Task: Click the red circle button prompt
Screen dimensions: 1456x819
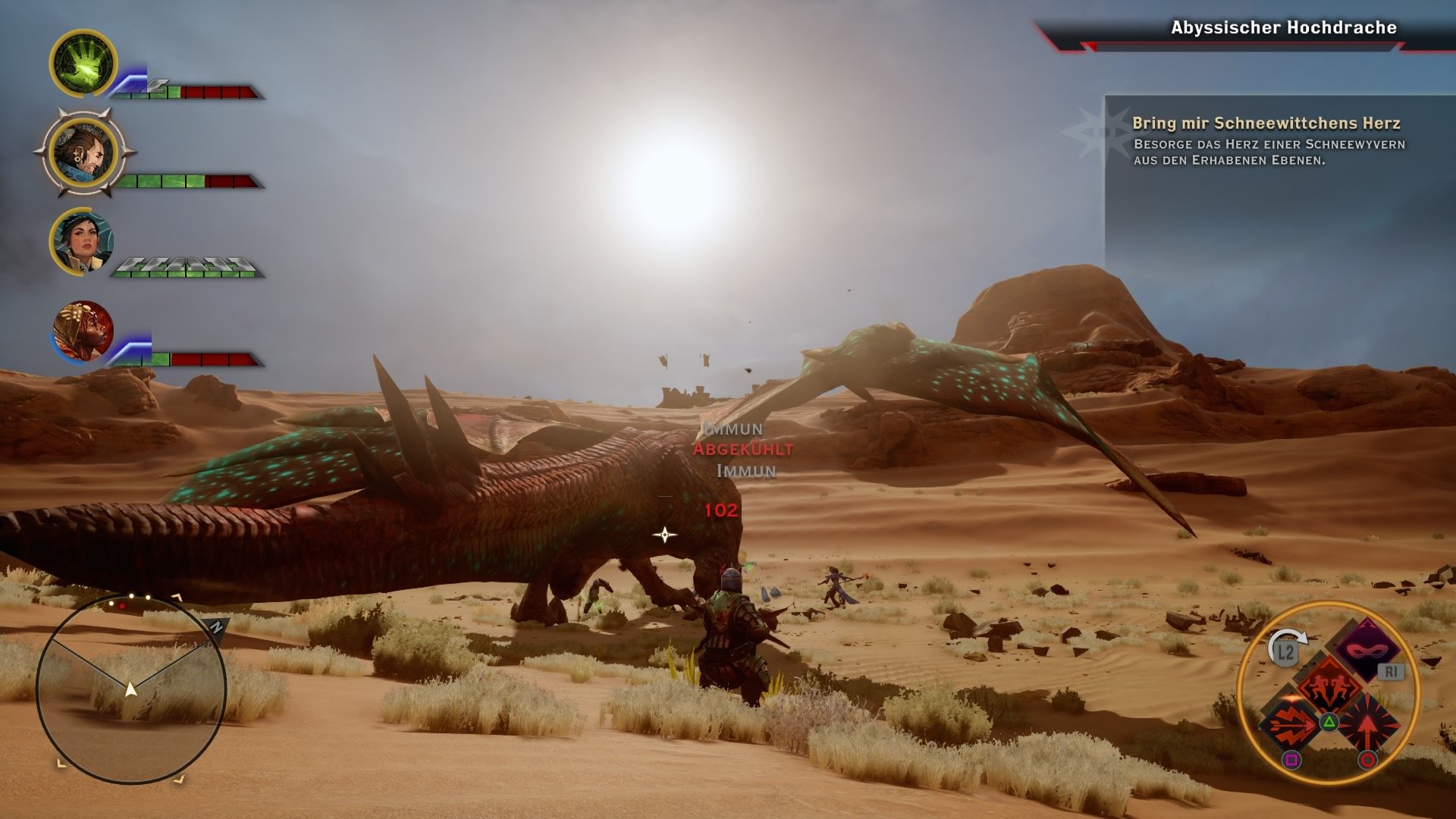Action: (x=1367, y=760)
